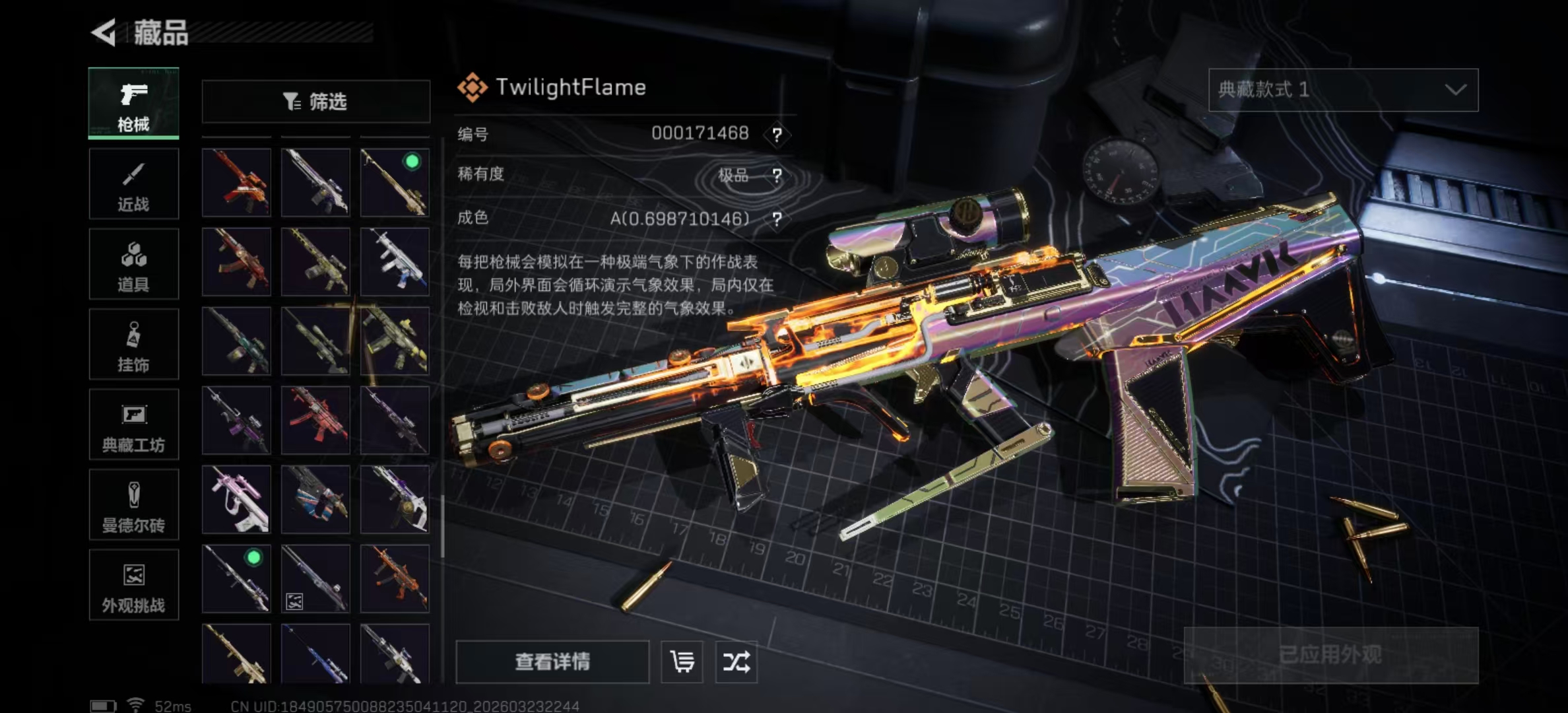Switch to the 枪械 firearms tab
The height and width of the screenshot is (713, 1568).
tap(133, 104)
